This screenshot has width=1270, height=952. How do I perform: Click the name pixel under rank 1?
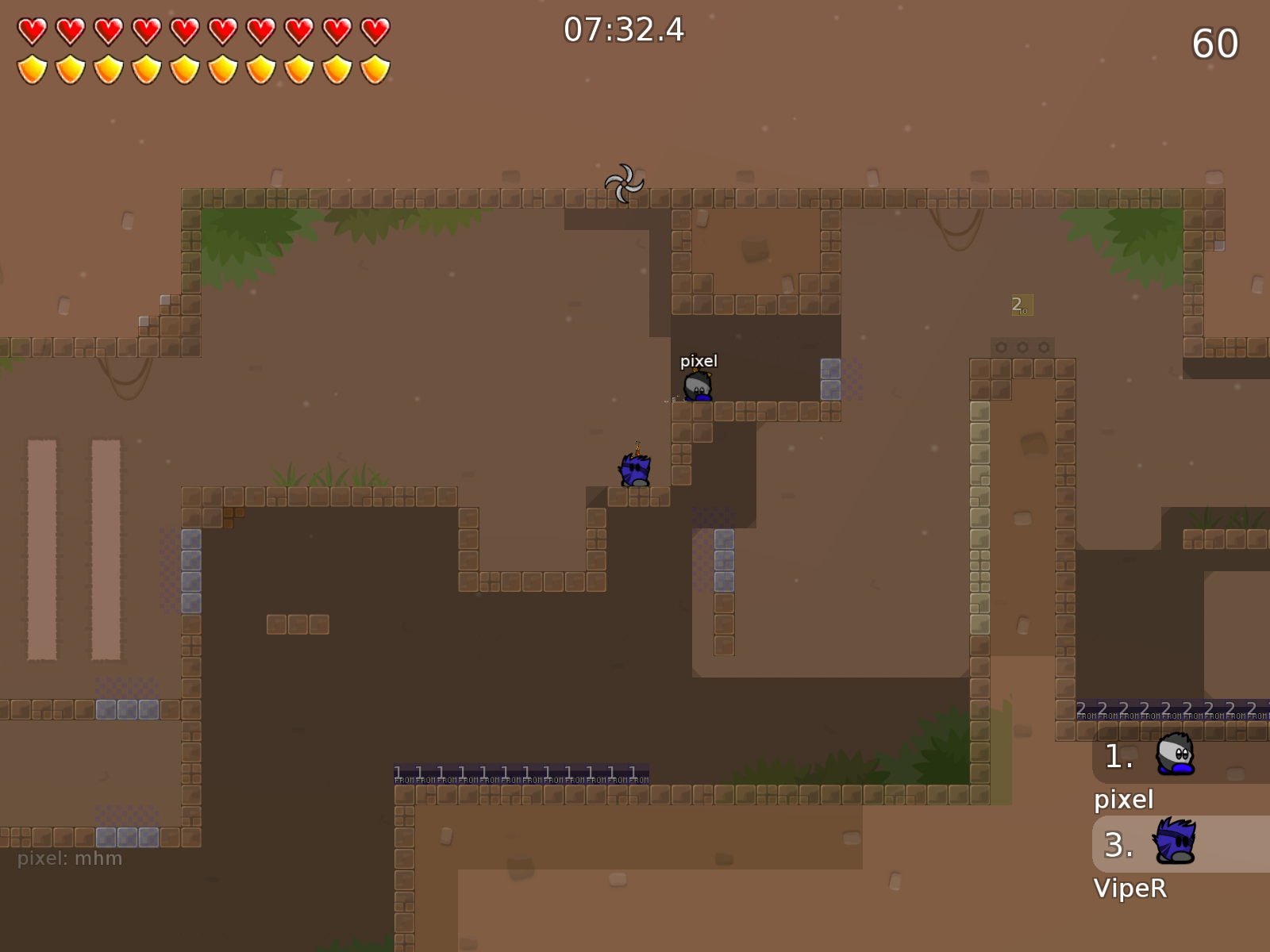(1122, 800)
